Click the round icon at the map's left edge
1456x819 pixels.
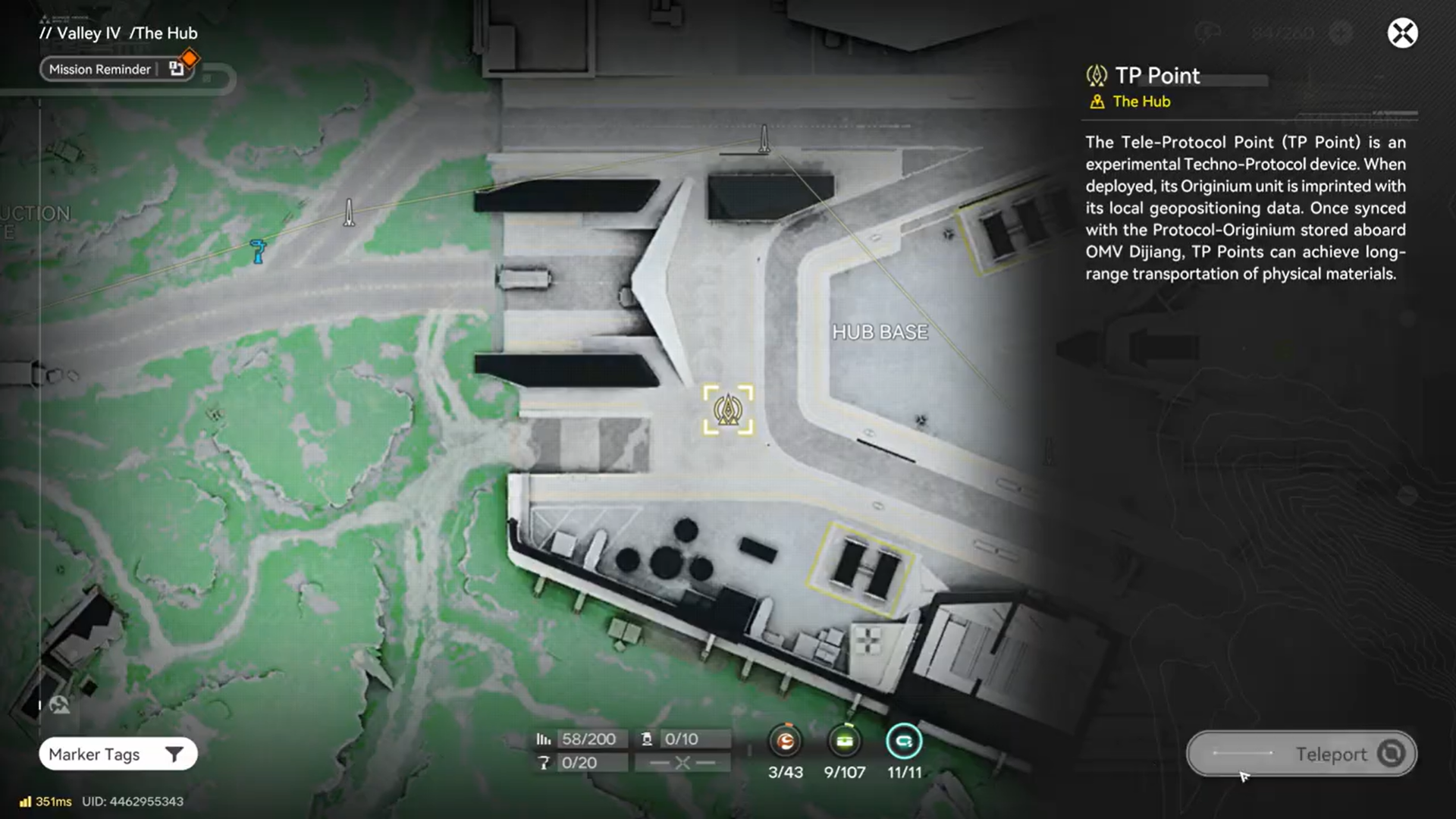[59, 705]
